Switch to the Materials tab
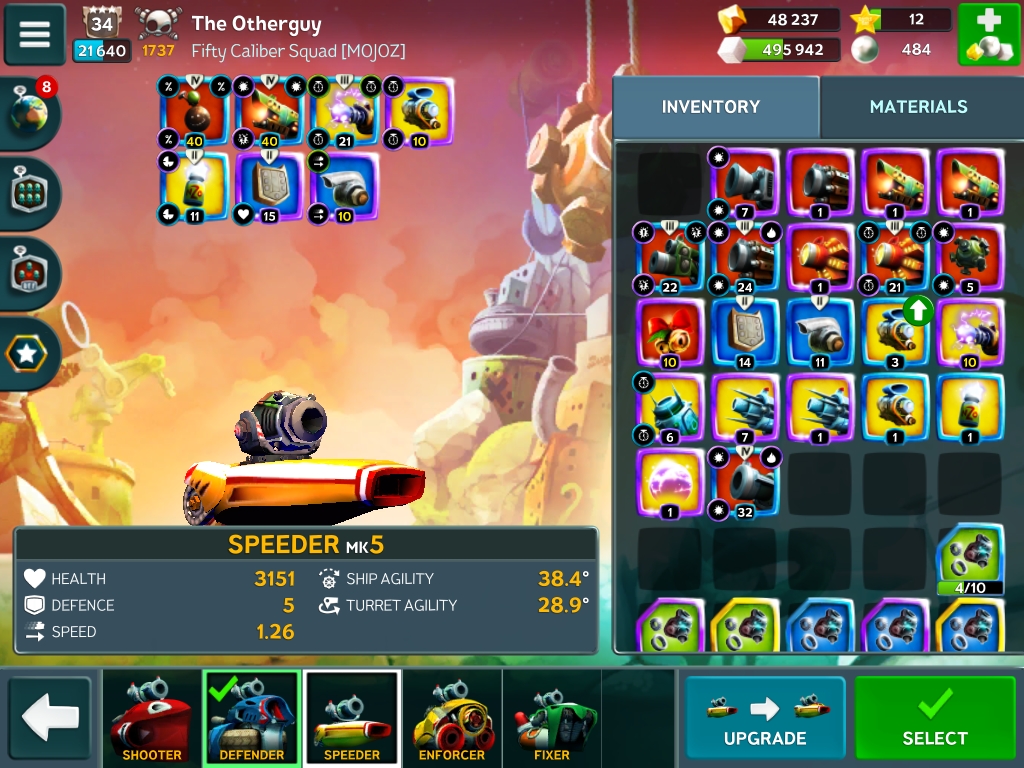 coord(918,107)
